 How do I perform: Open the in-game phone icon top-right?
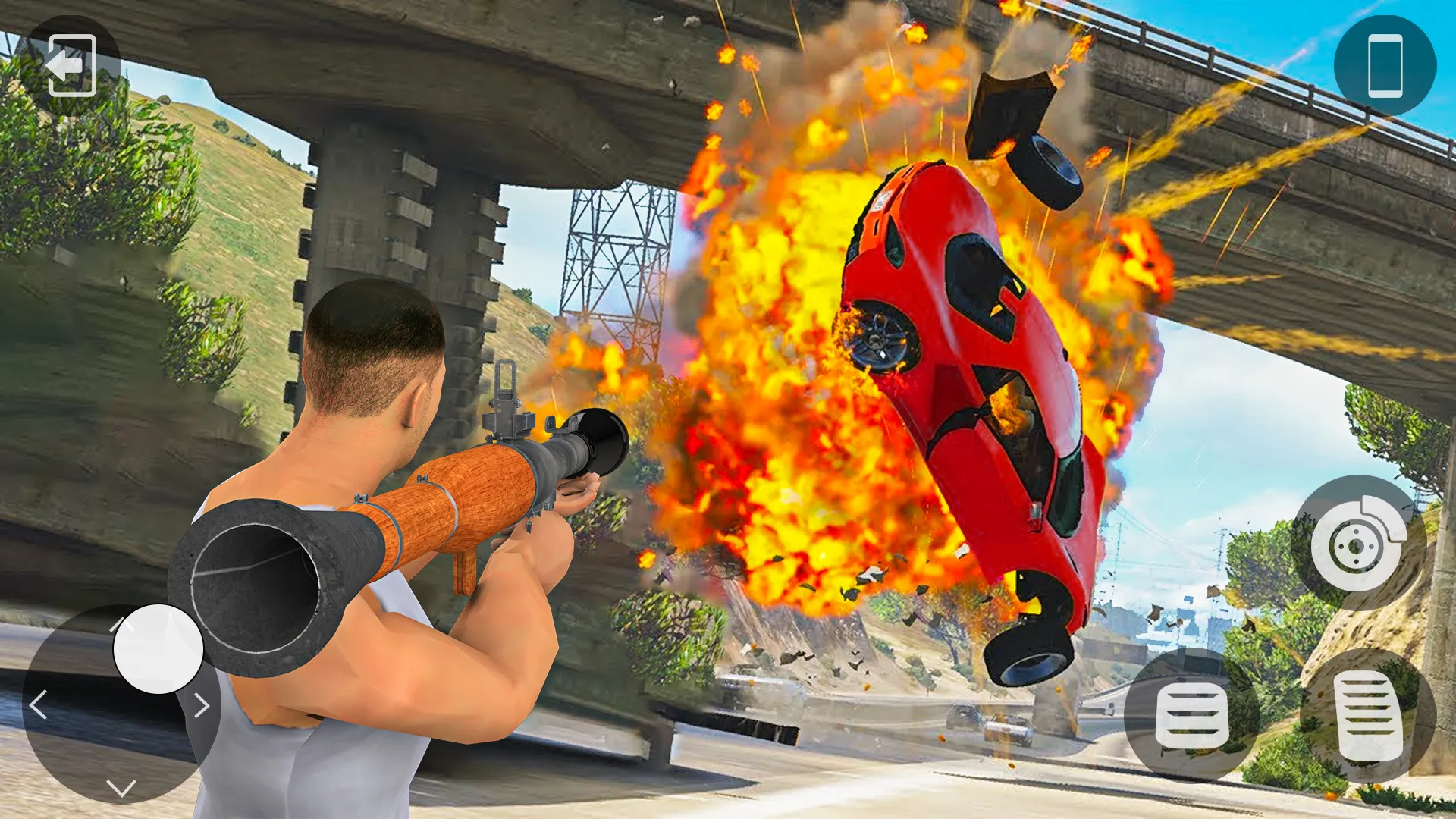[1385, 64]
